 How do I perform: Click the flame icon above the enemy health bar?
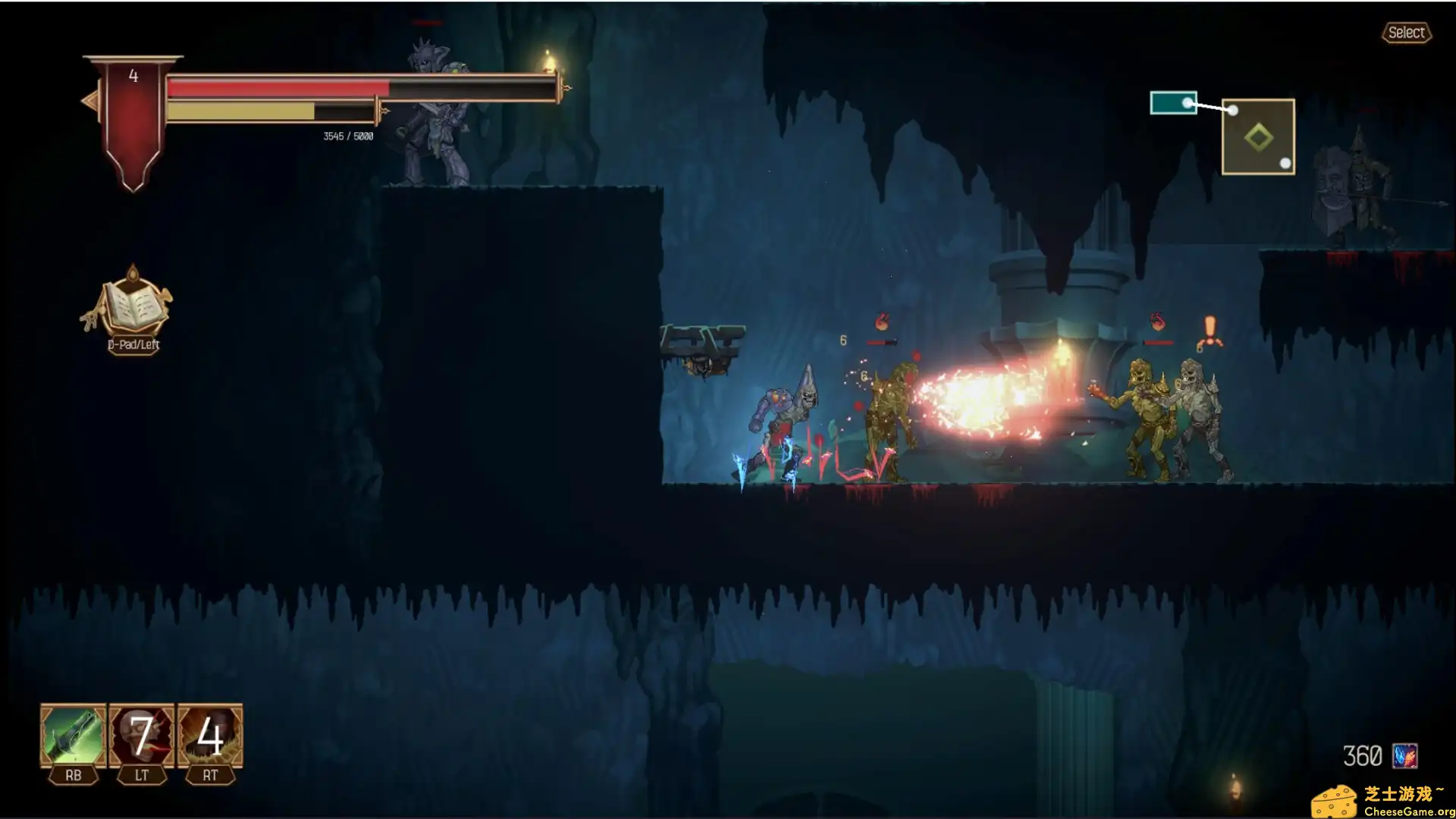click(x=880, y=321)
